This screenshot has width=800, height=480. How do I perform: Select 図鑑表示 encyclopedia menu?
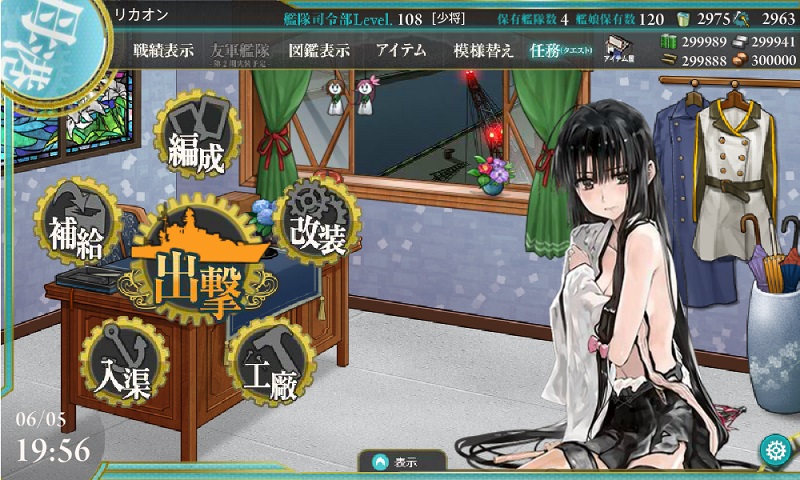[318, 51]
